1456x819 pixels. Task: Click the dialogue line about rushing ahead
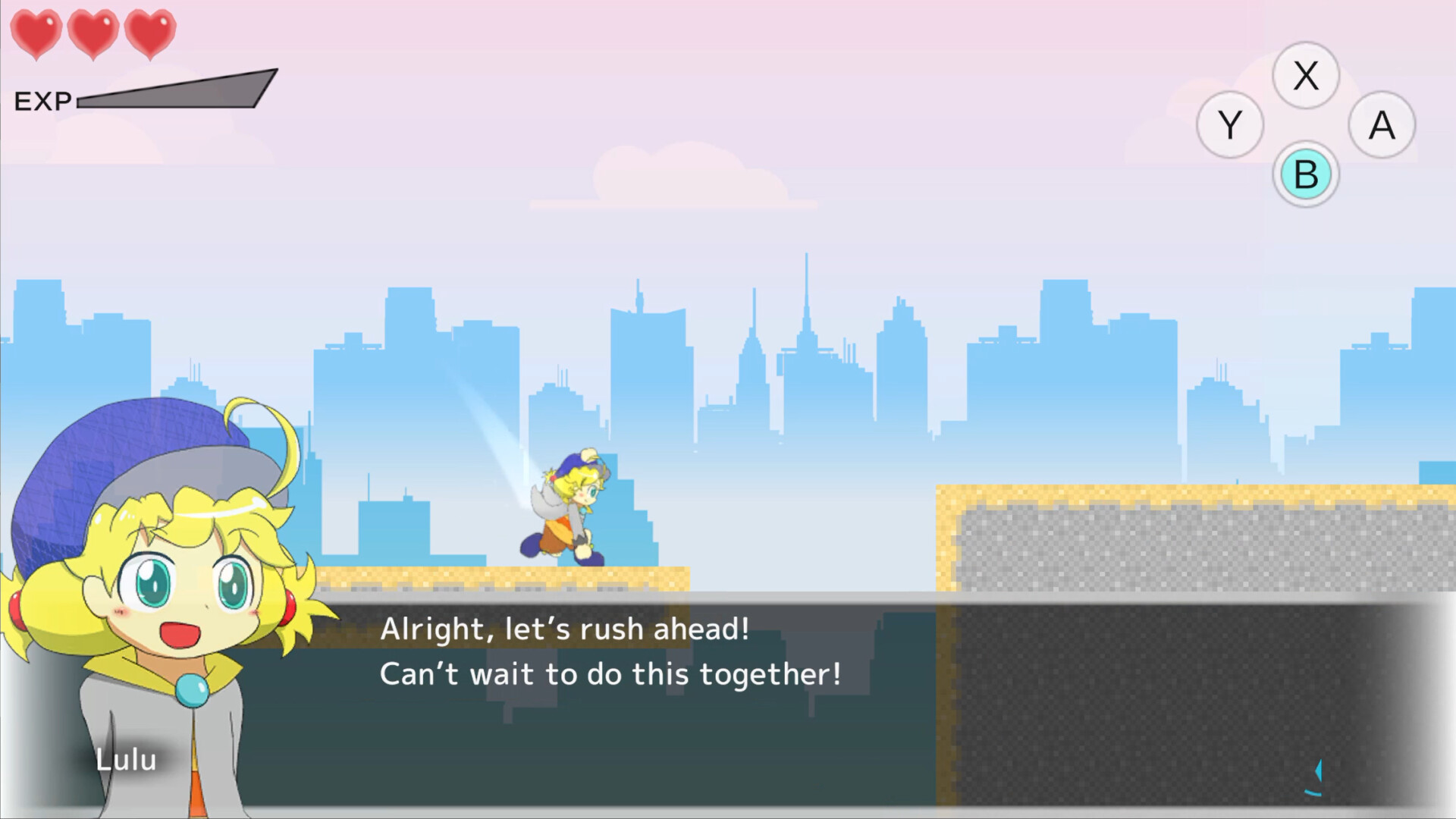(565, 630)
